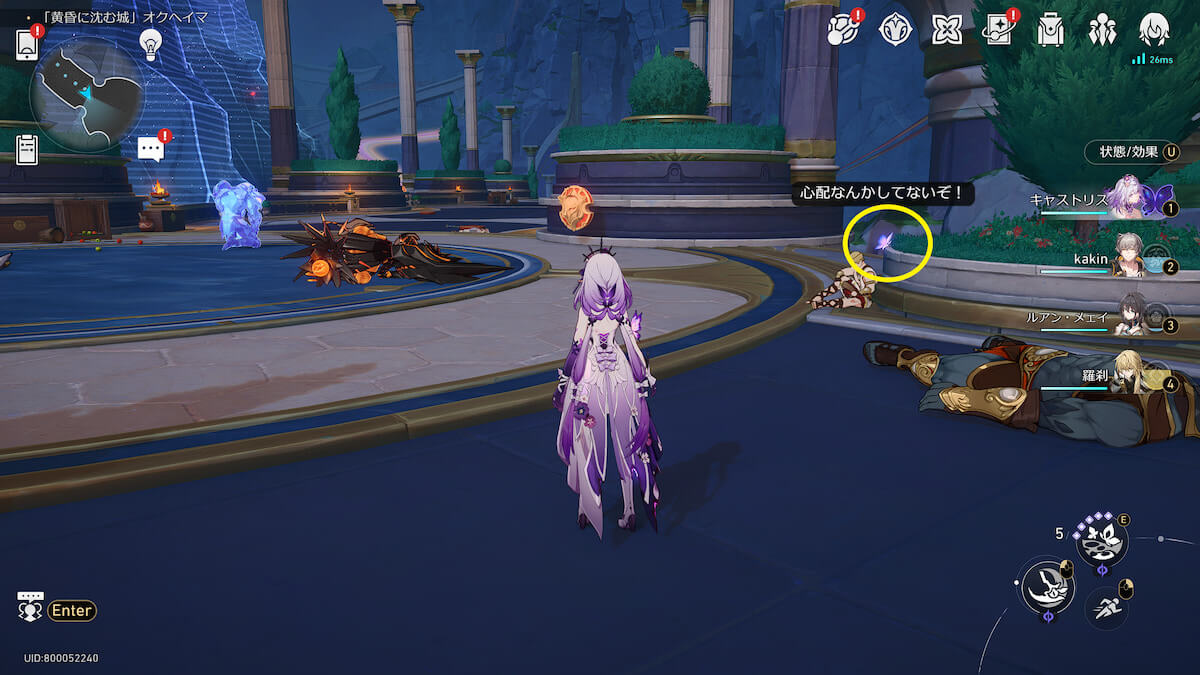The width and height of the screenshot is (1200, 675).
Task: Open the round compass emblem icon
Action: pos(894,30)
